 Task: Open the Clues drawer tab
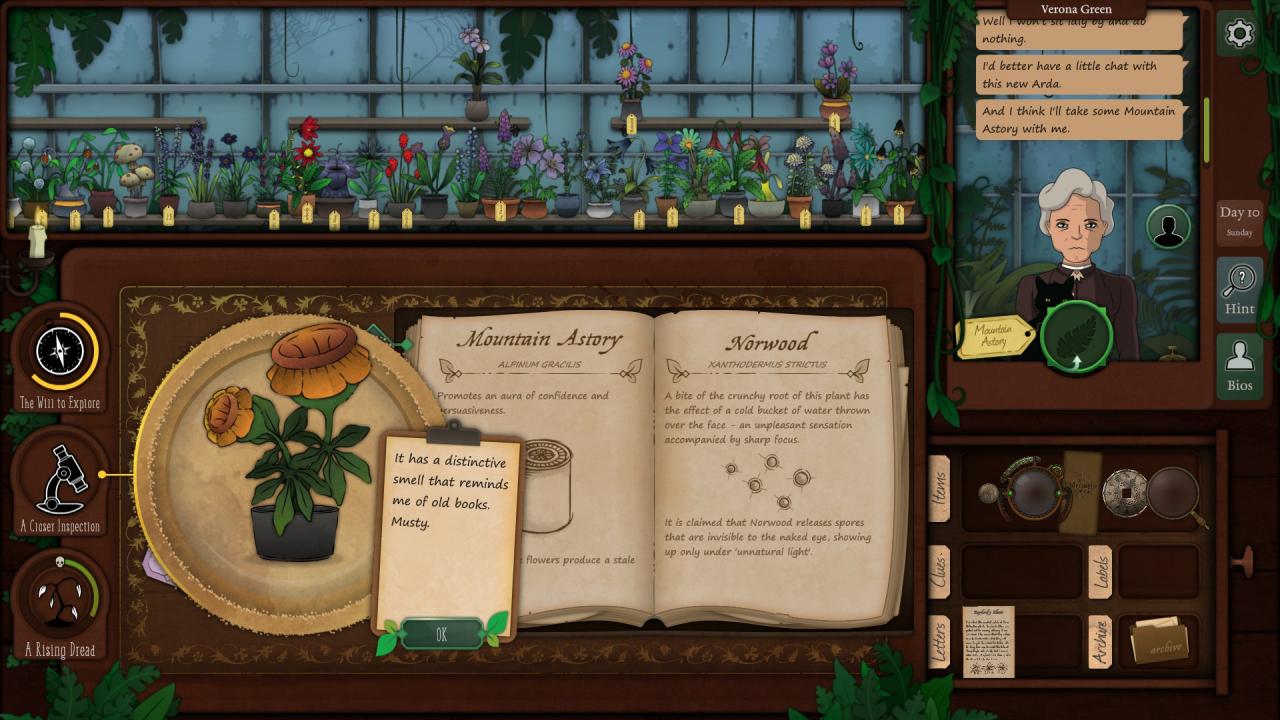click(x=940, y=570)
